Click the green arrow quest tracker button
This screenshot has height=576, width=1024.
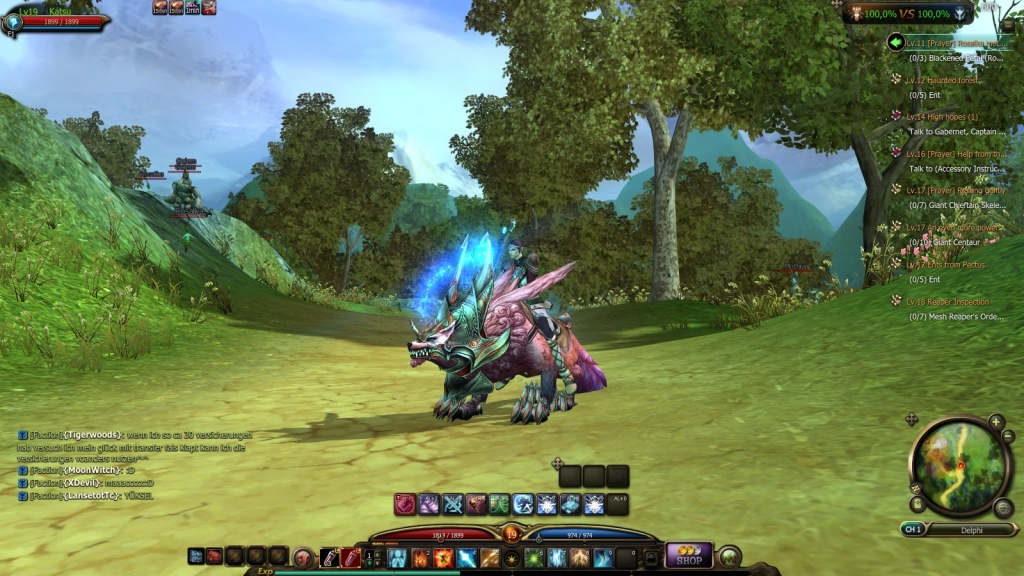point(895,42)
